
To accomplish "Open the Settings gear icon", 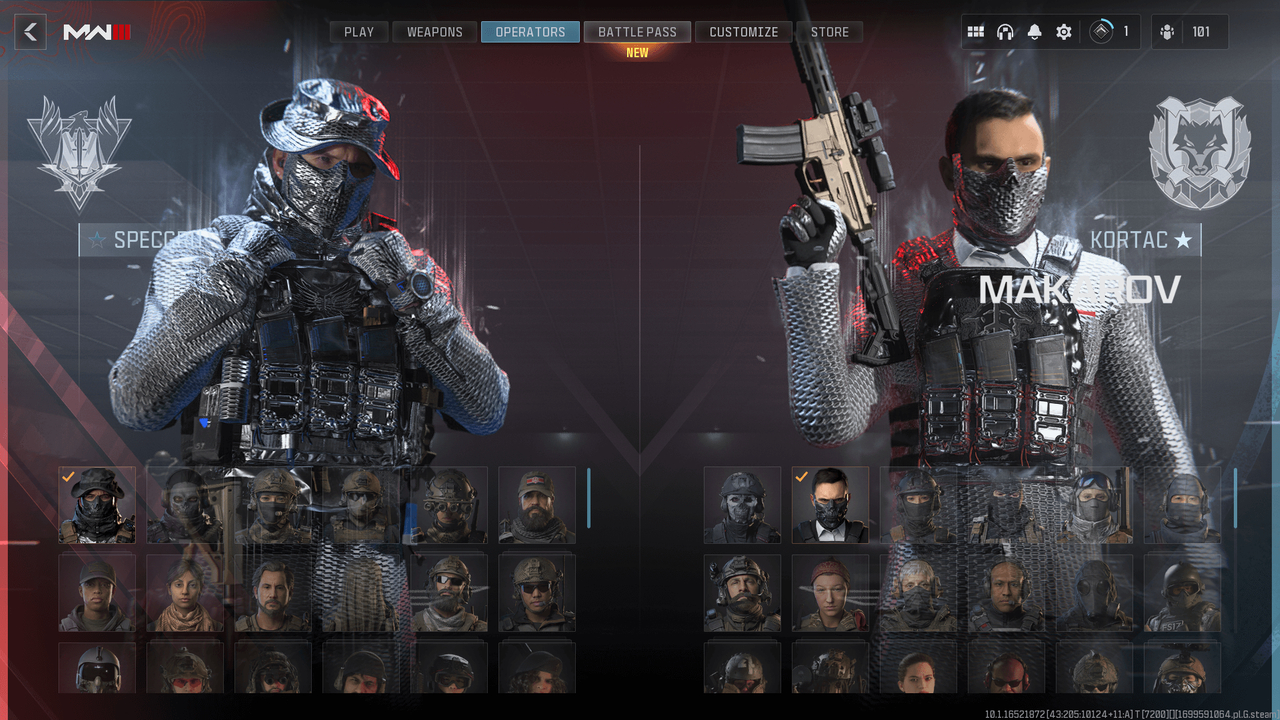I will coord(1062,31).
